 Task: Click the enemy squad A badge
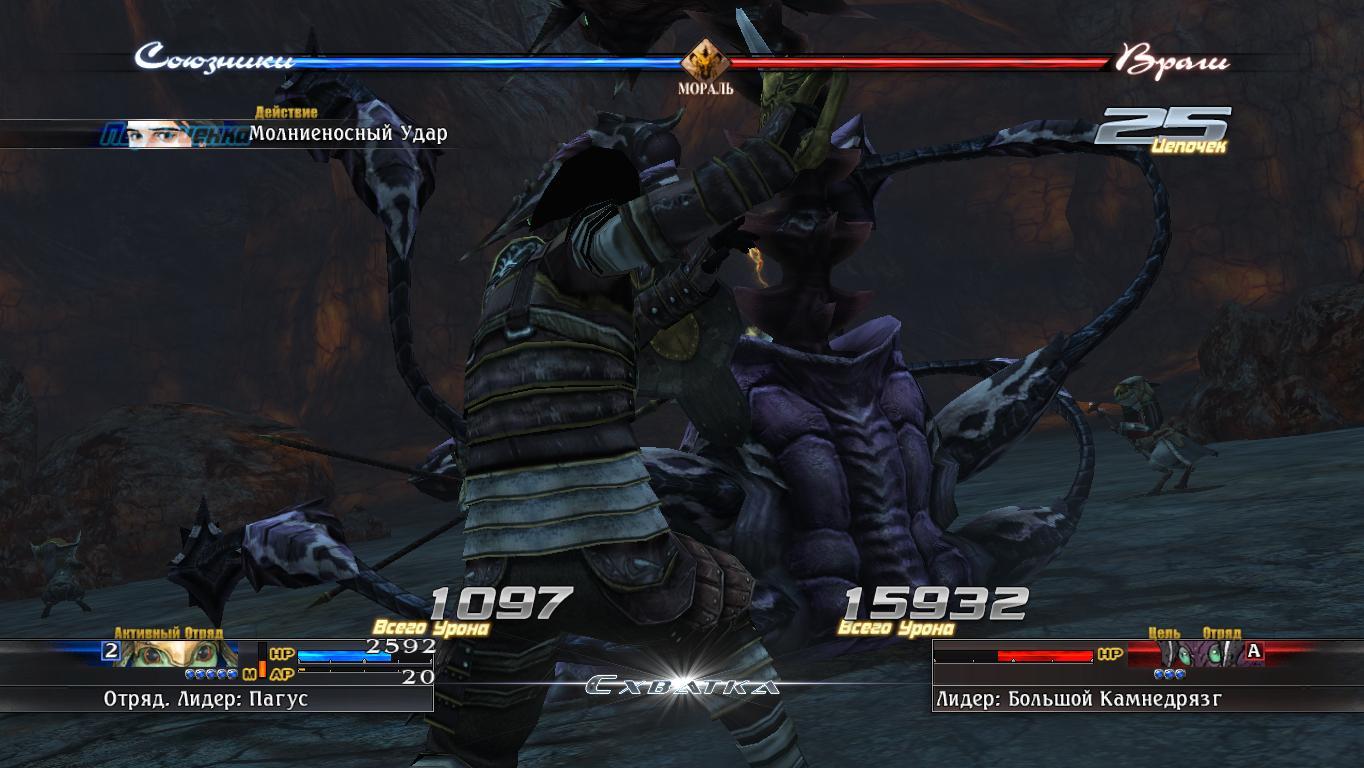1254,652
